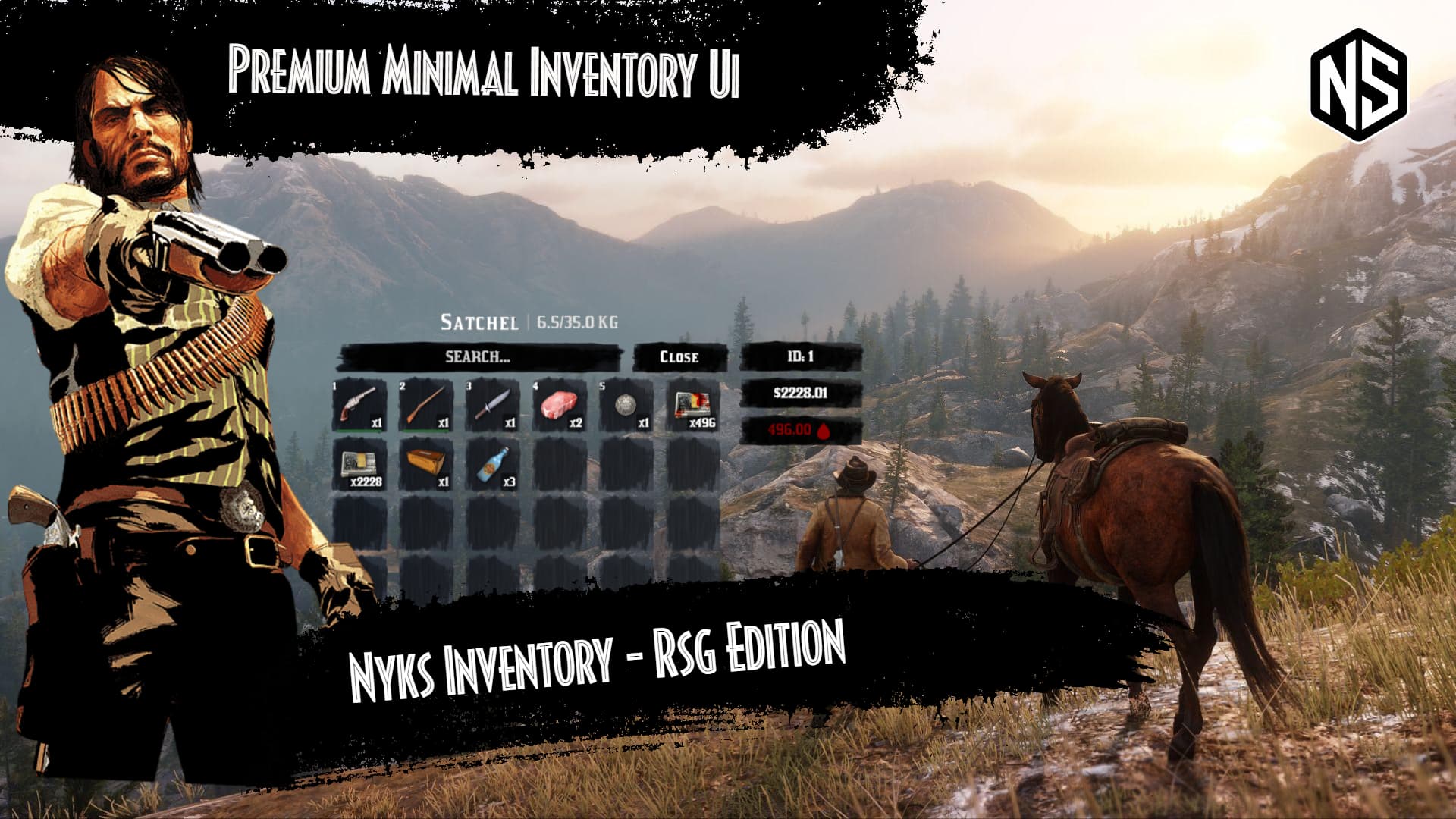
Task: Select the raw meat item showing x2
Action: tap(560, 402)
